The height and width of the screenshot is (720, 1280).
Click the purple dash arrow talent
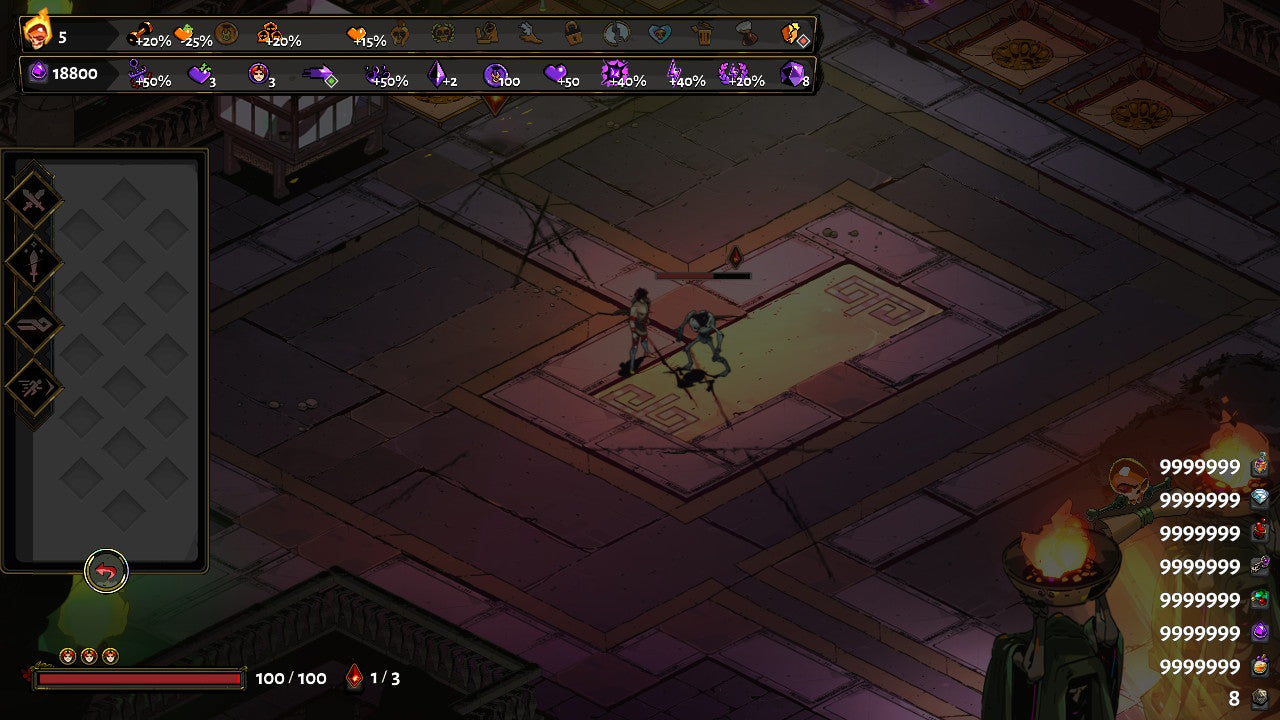pyautogui.click(x=318, y=73)
